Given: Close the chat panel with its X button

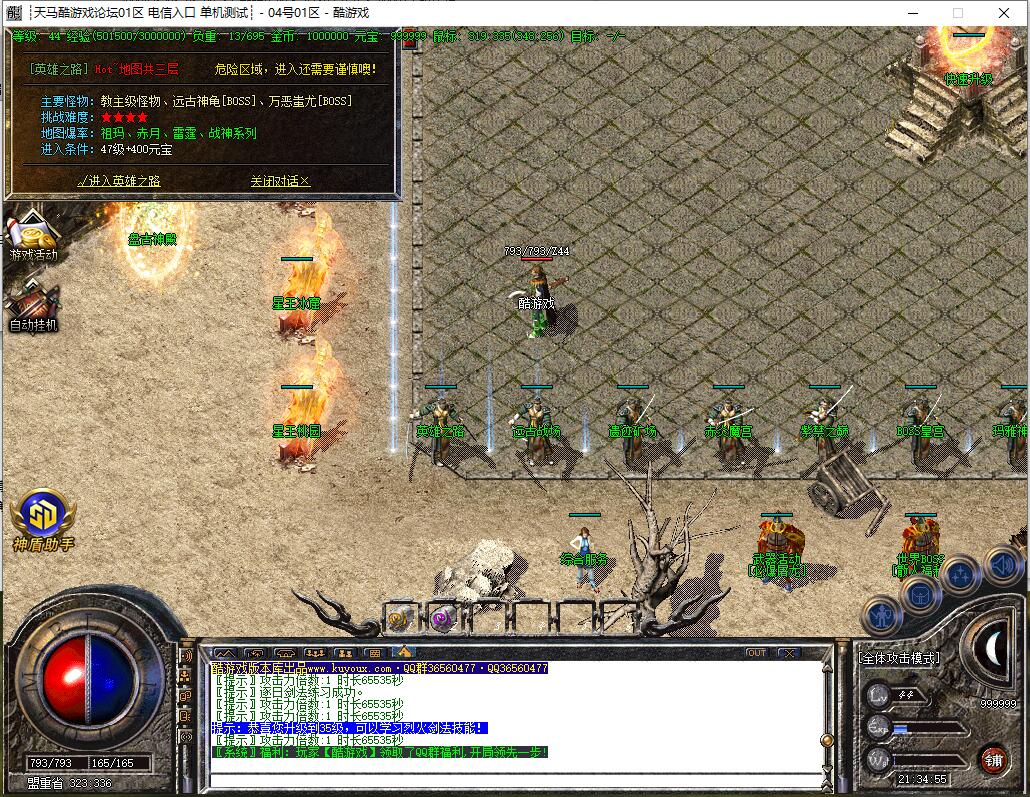Looking at the screenshot, I should (x=788, y=653).
